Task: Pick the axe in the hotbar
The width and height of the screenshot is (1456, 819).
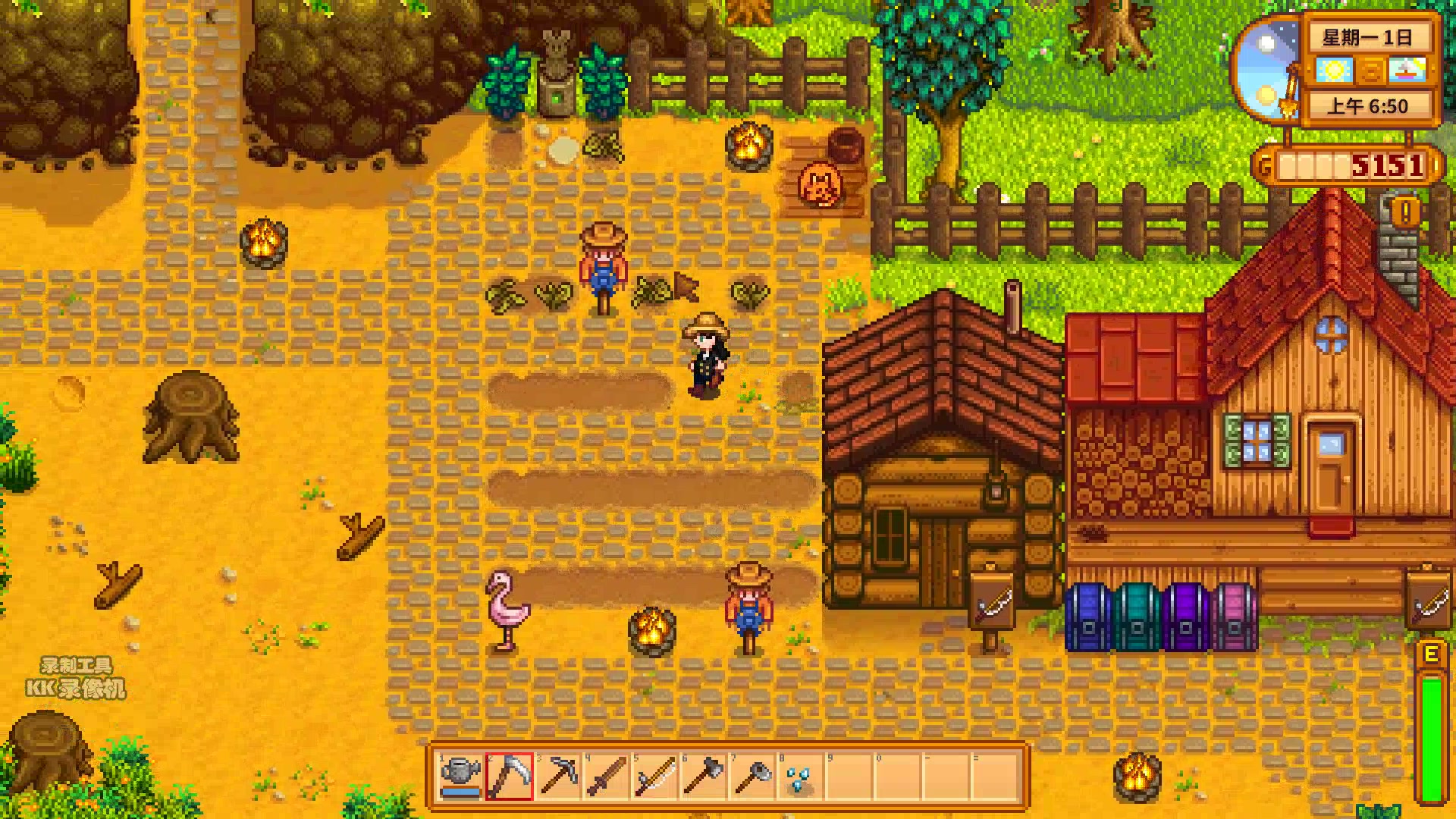Action: [704, 777]
